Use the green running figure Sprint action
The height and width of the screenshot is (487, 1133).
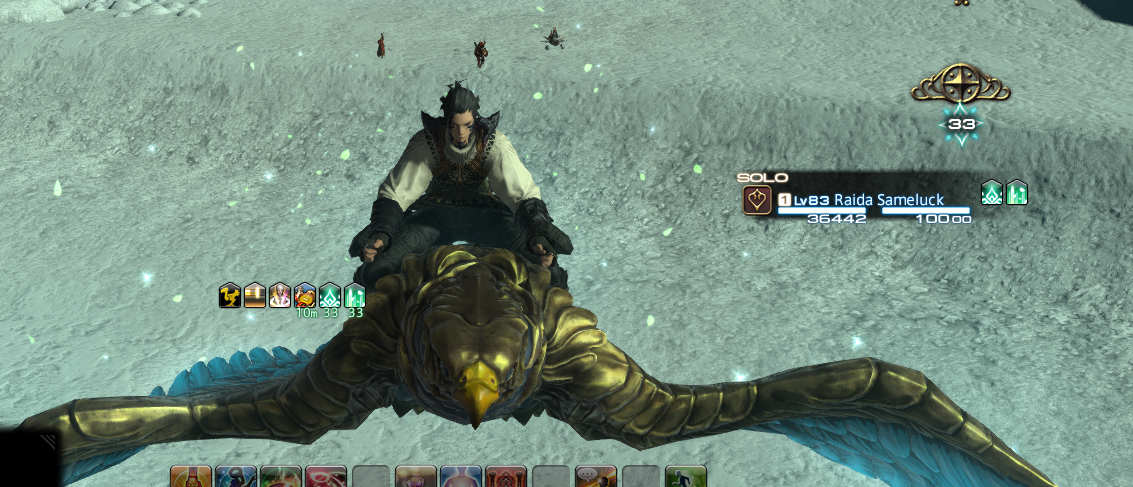[x=686, y=478]
